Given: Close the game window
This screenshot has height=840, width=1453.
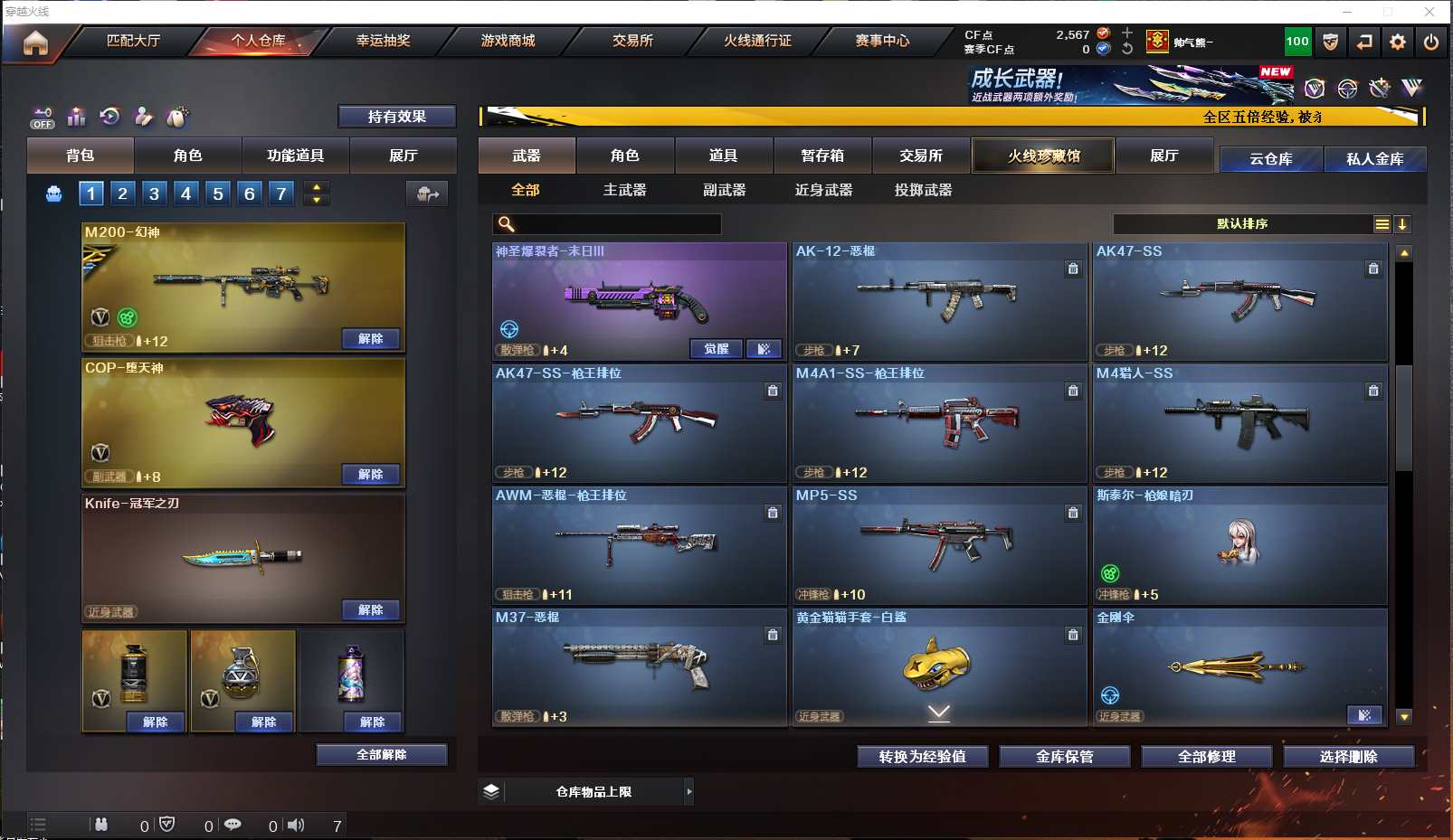Looking at the screenshot, I should [1429, 12].
